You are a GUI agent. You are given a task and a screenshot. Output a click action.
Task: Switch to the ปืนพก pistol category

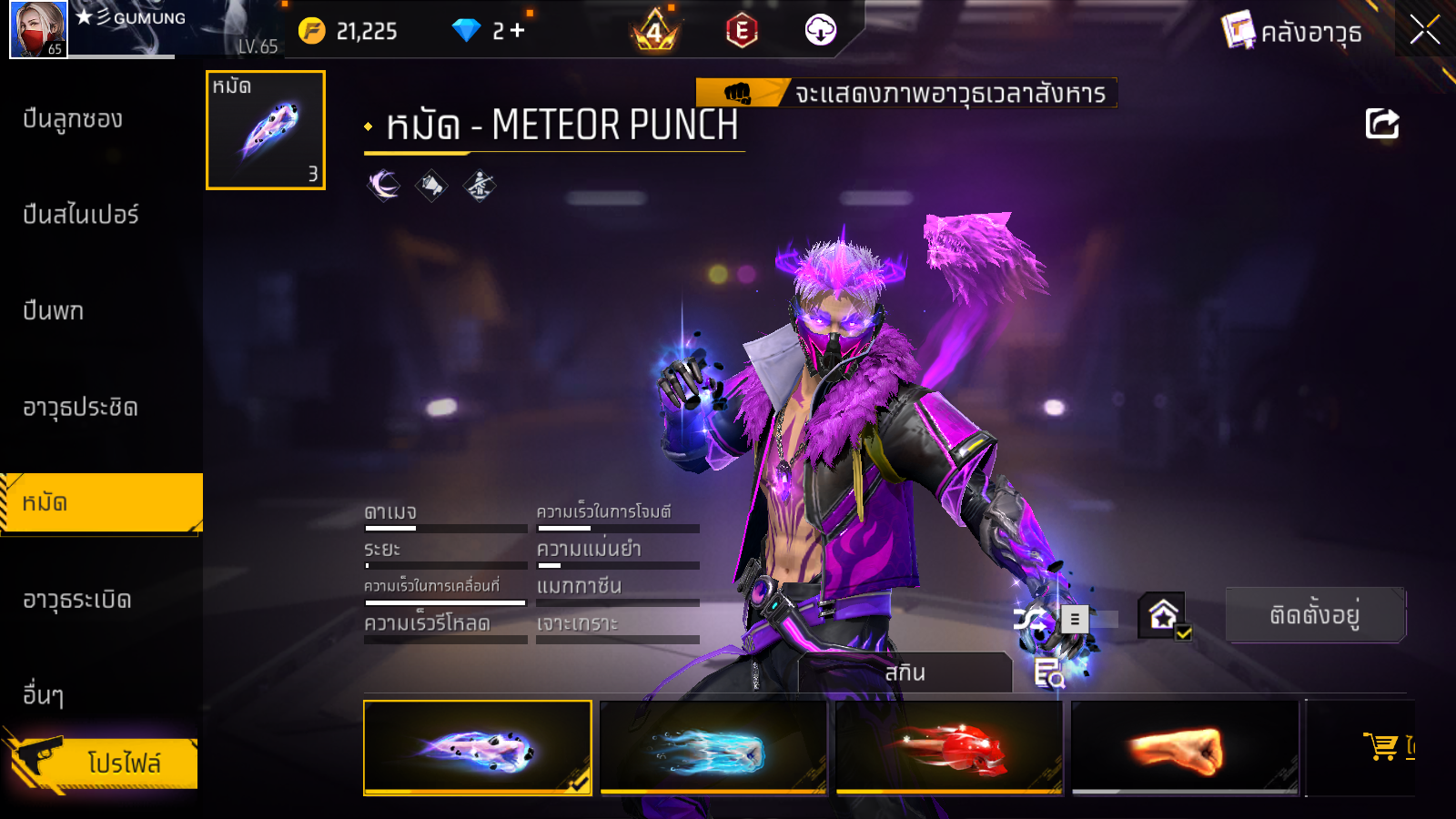pos(54,311)
